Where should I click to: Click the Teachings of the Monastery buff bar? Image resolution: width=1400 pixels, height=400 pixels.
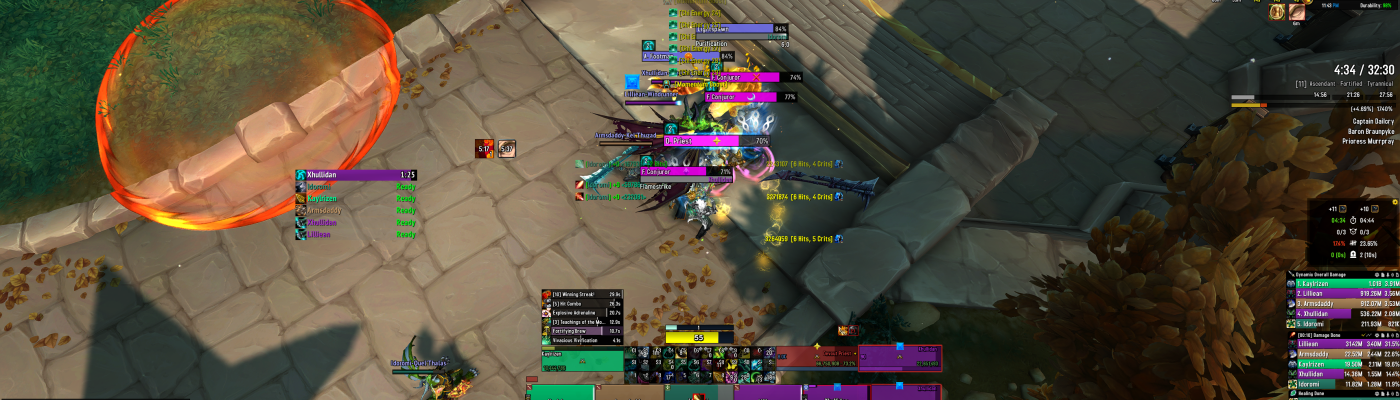point(572,321)
